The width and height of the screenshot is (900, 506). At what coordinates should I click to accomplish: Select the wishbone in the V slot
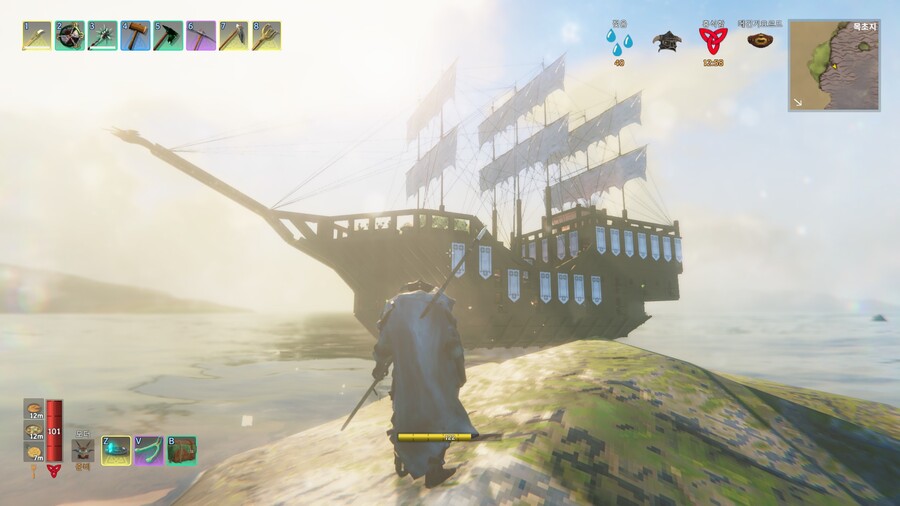[148, 450]
